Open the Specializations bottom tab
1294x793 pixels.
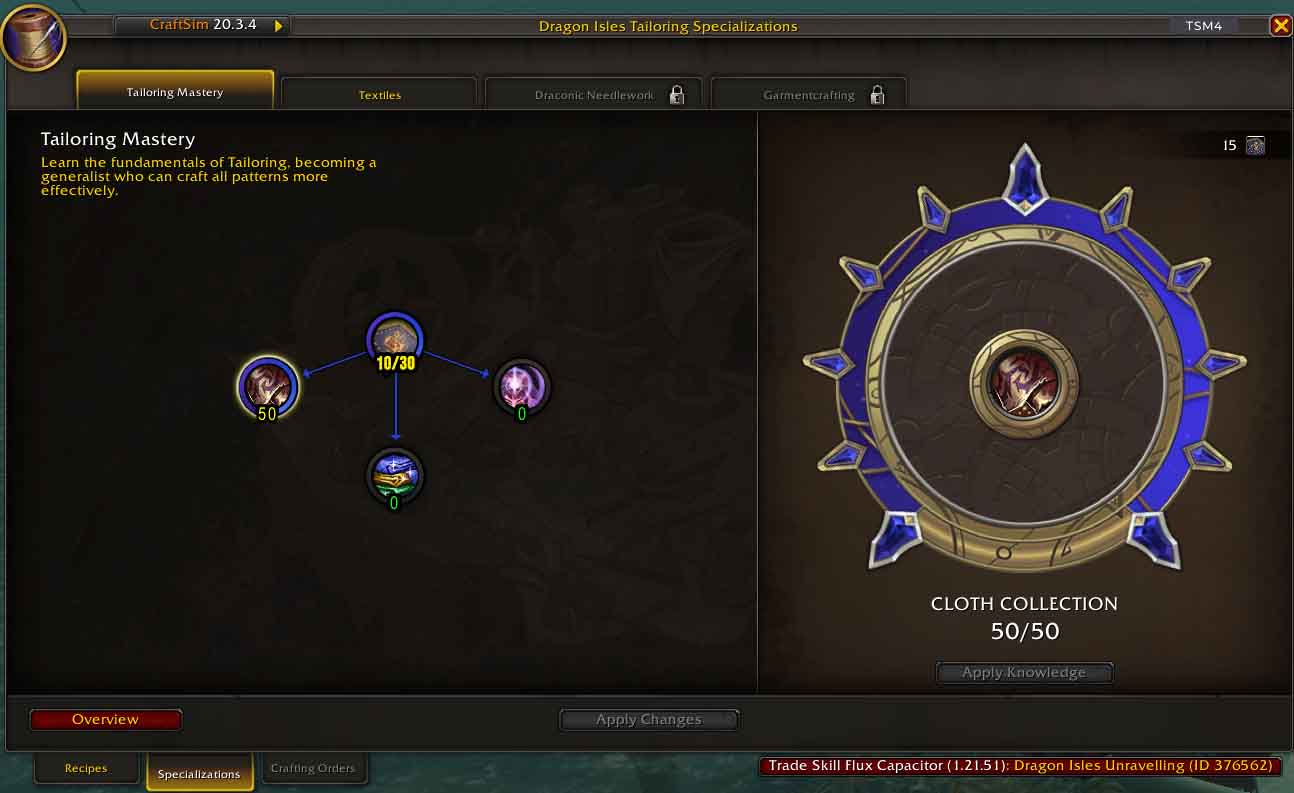(199, 773)
